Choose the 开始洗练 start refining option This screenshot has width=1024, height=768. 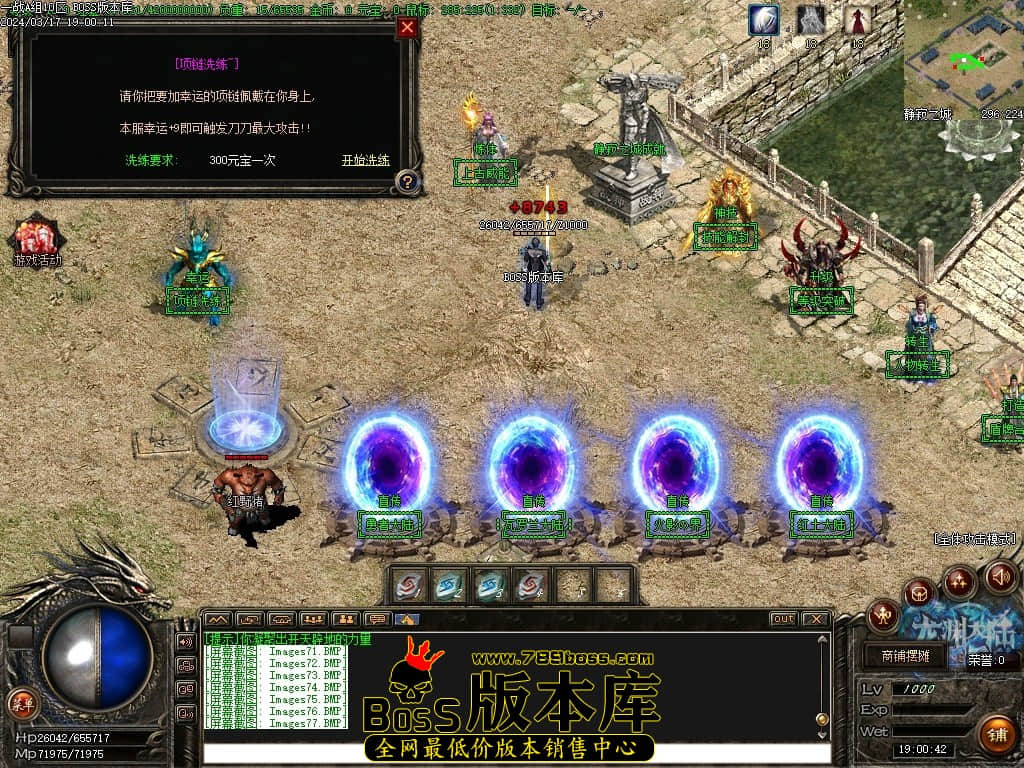365,160
